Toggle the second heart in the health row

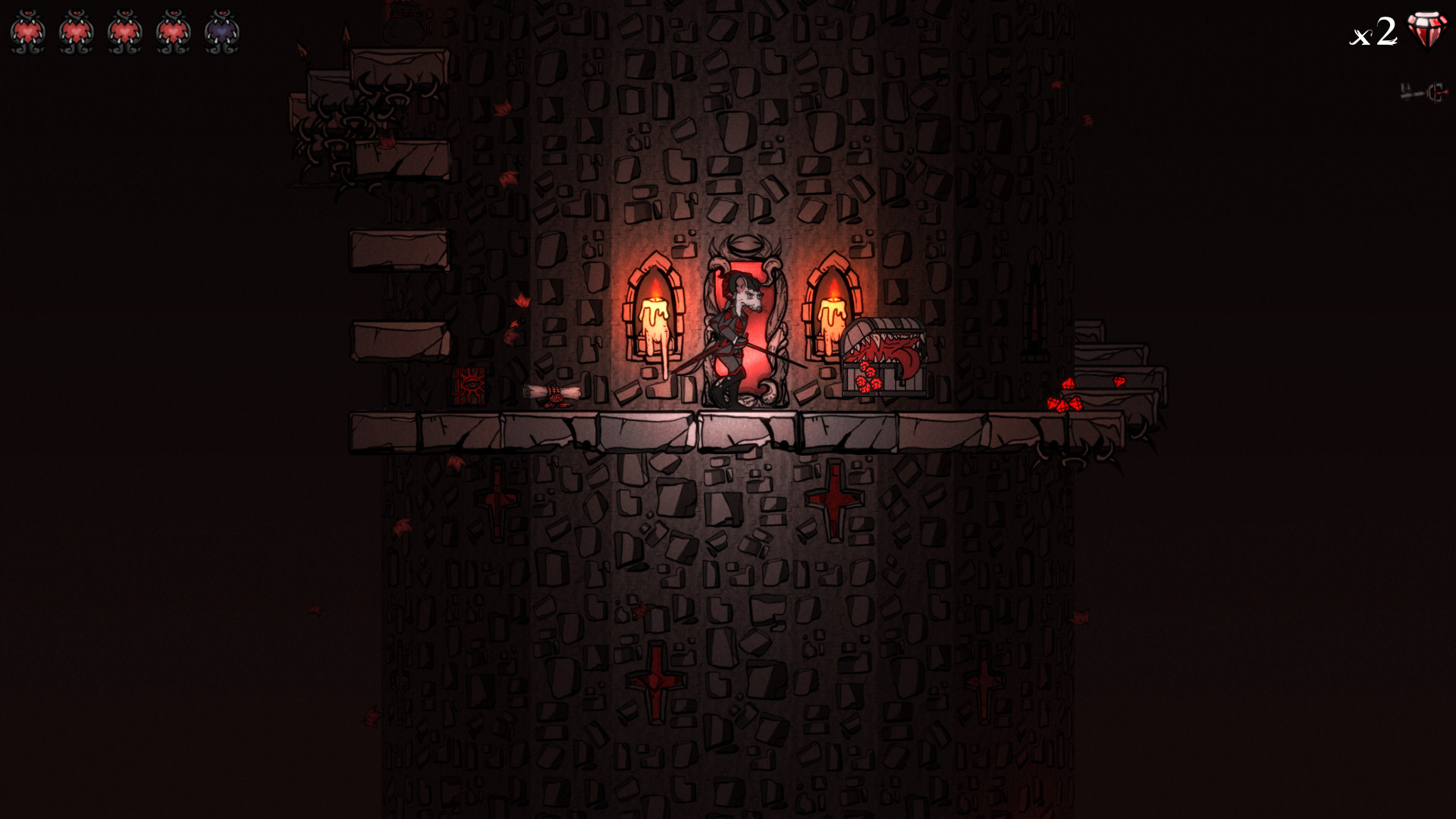77,30
